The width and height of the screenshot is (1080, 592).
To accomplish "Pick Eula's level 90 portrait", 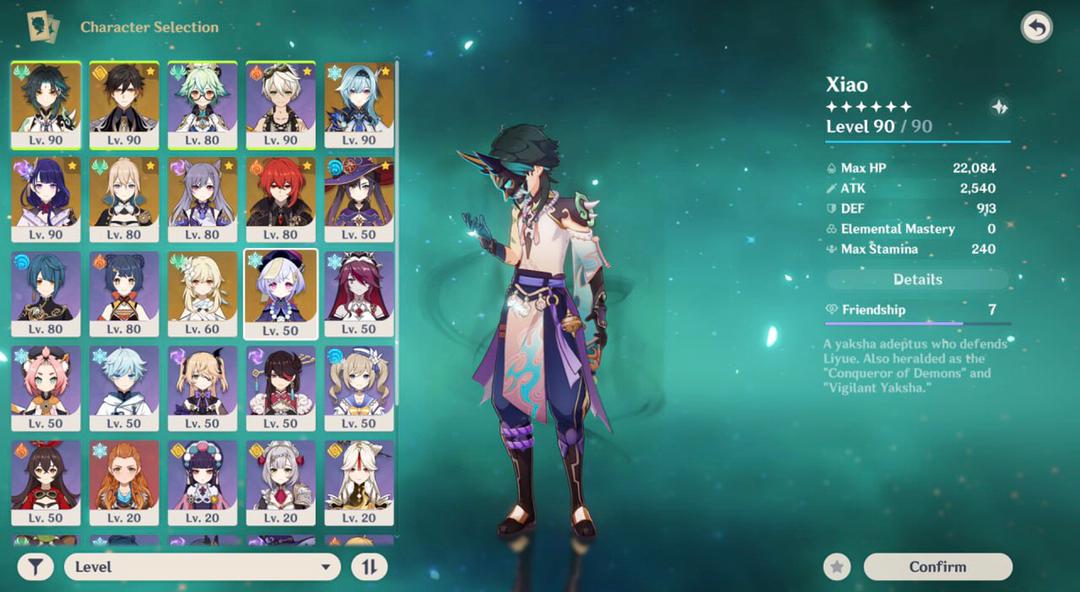I will (x=358, y=98).
